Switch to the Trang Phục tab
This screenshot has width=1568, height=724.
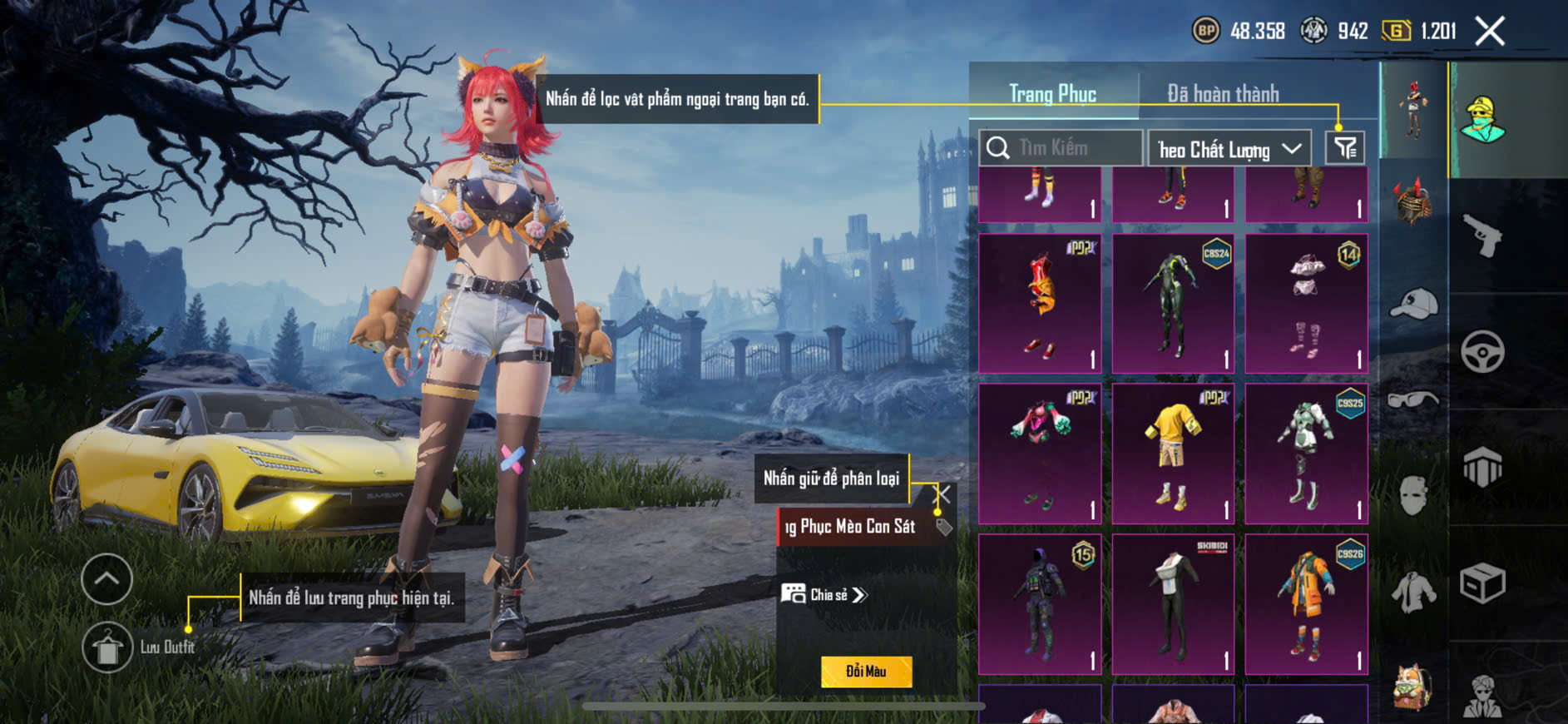(x=1052, y=94)
